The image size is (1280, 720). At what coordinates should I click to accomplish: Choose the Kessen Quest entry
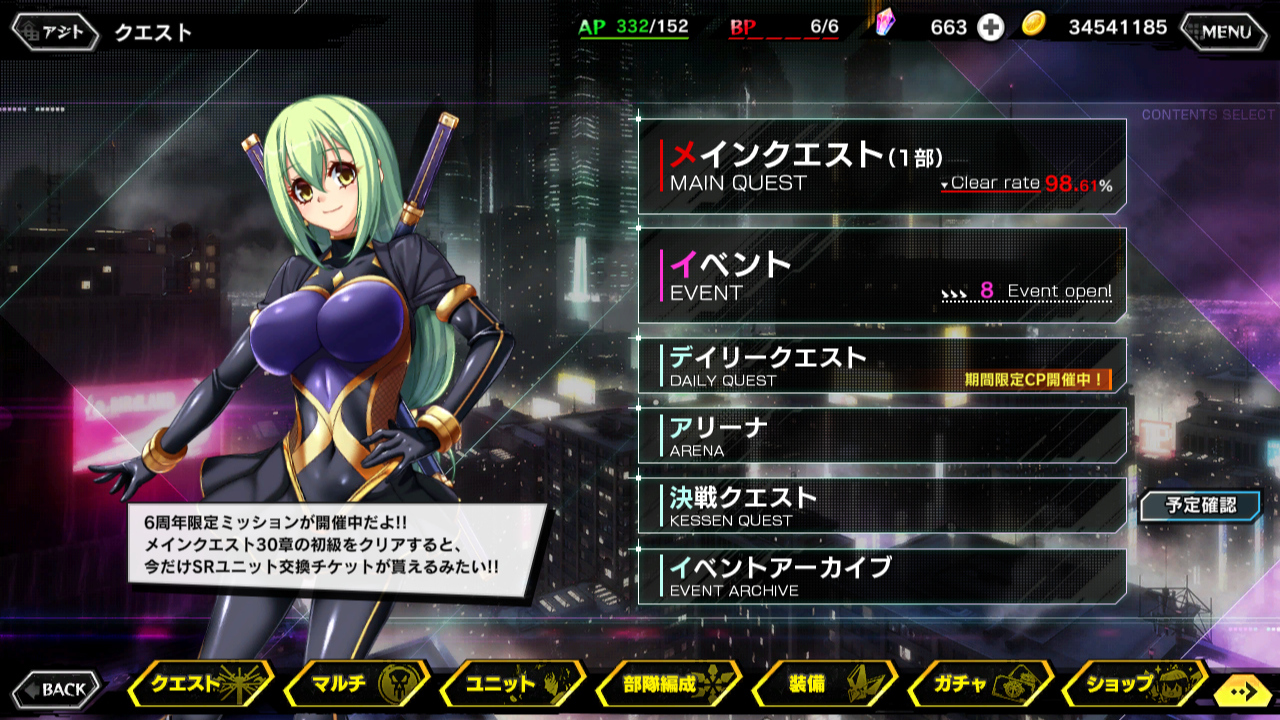click(x=882, y=505)
